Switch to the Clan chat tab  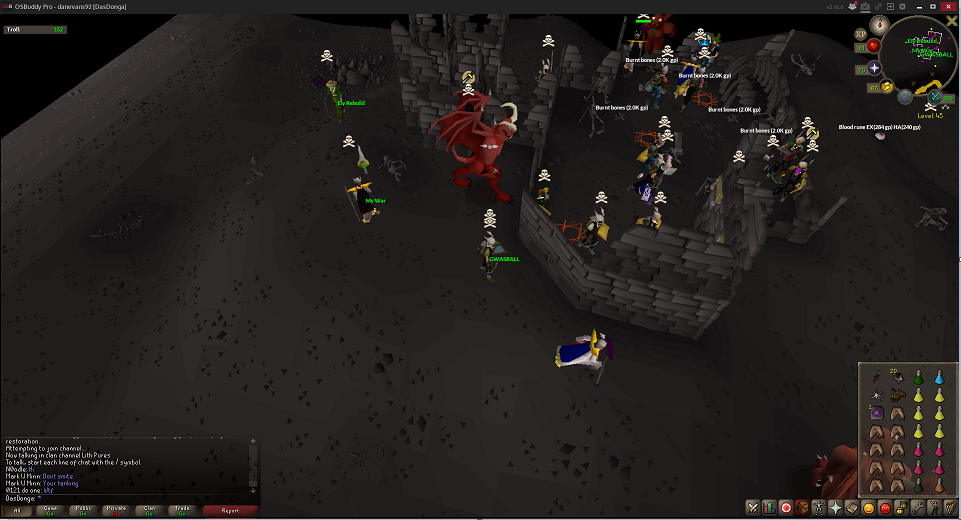[151, 510]
